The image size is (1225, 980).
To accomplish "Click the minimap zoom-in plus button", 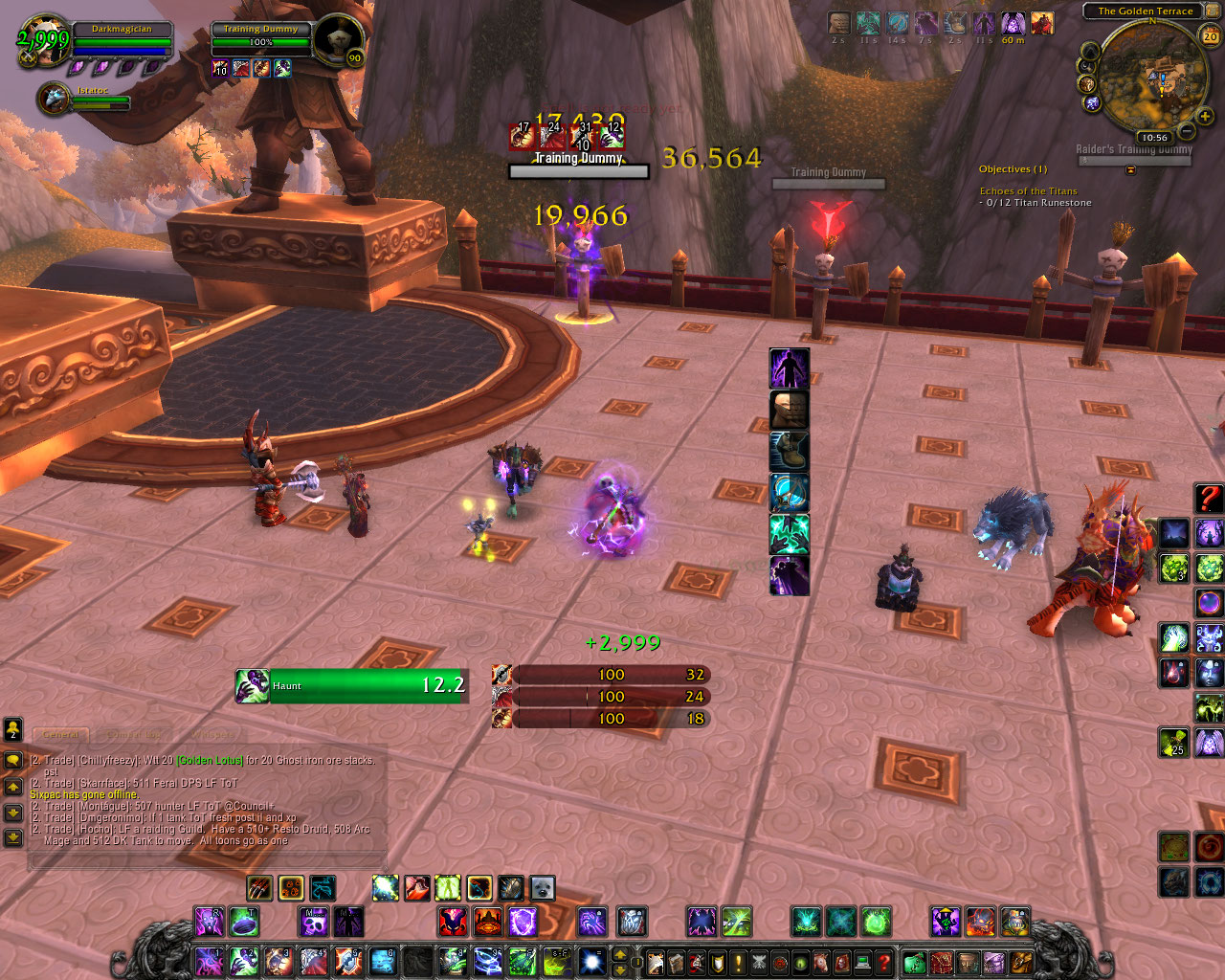I will 1205,117.
